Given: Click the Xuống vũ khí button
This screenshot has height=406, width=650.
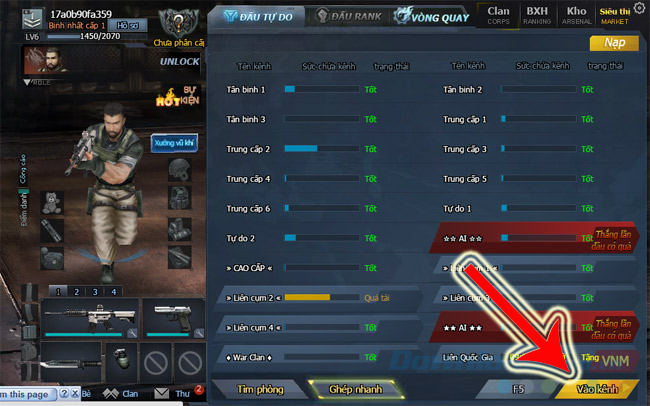Looking at the screenshot, I should (174, 143).
